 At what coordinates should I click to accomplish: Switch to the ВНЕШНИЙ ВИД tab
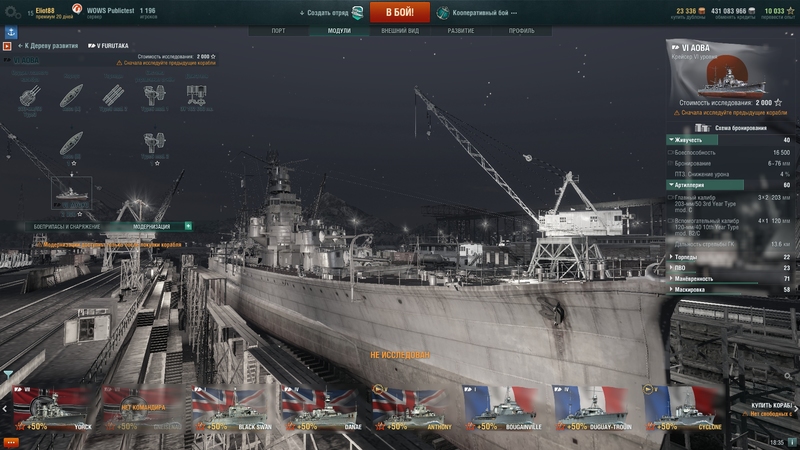[x=400, y=31]
